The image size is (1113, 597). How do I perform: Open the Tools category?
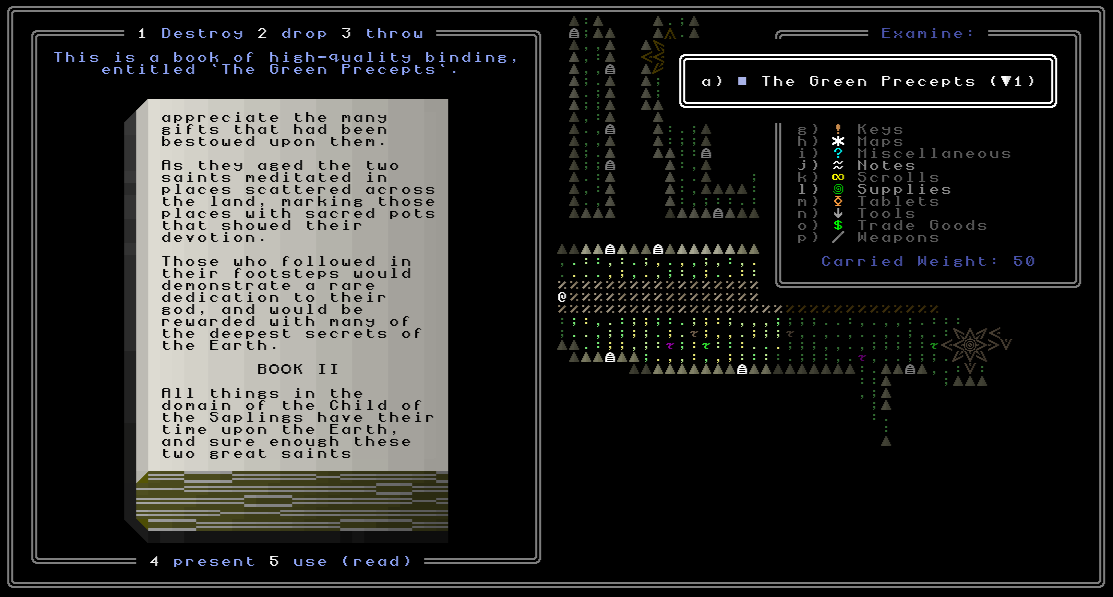[x=885, y=213]
